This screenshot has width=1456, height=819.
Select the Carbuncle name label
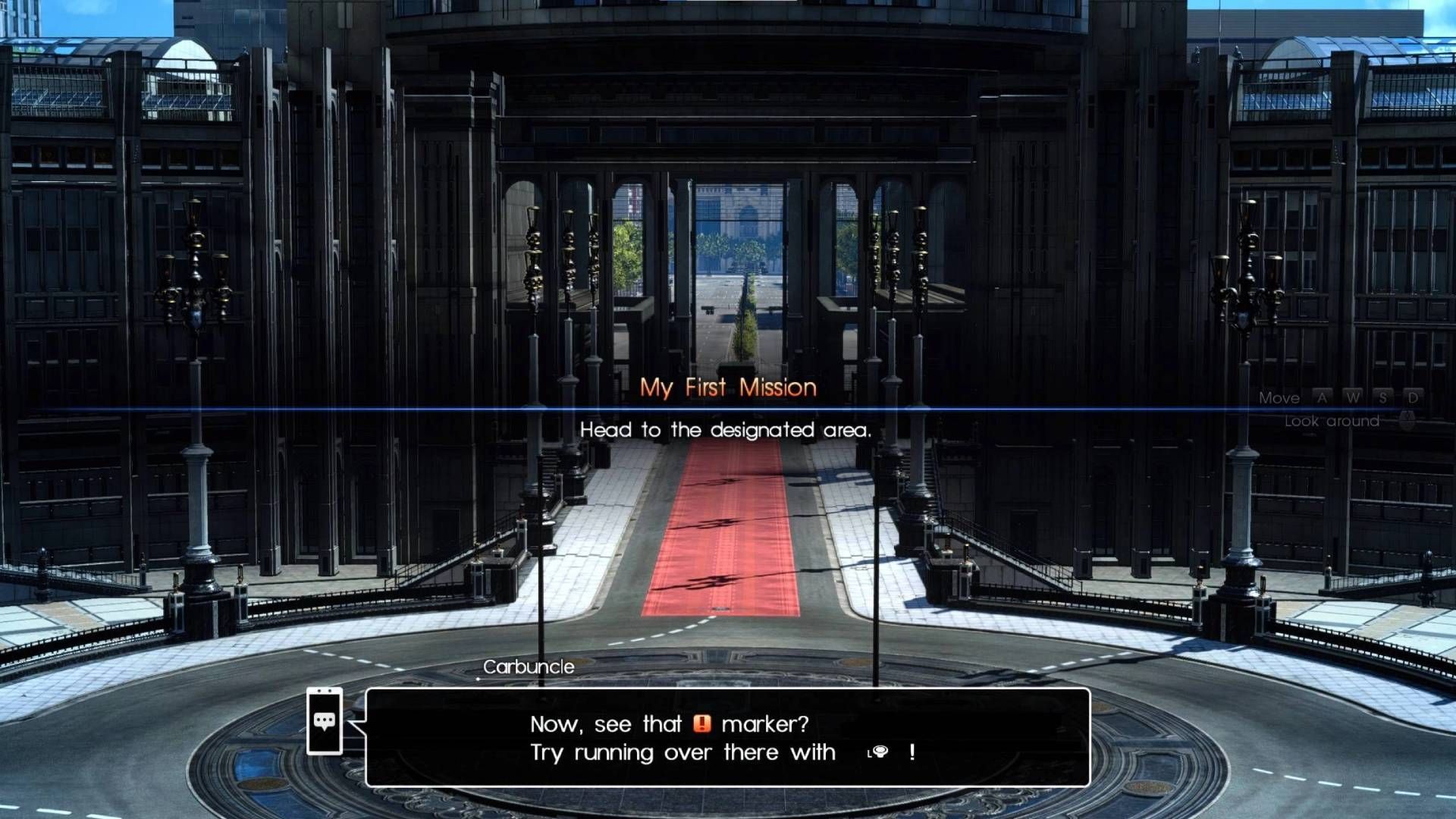coord(529,667)
